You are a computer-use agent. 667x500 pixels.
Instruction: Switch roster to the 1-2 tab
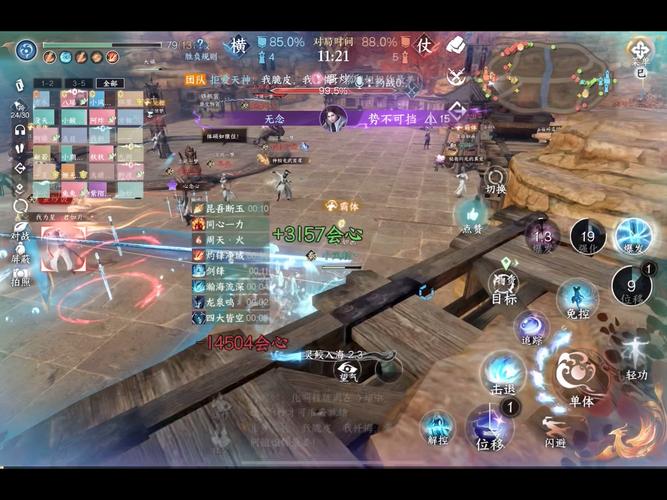click(x=47, y=83)
